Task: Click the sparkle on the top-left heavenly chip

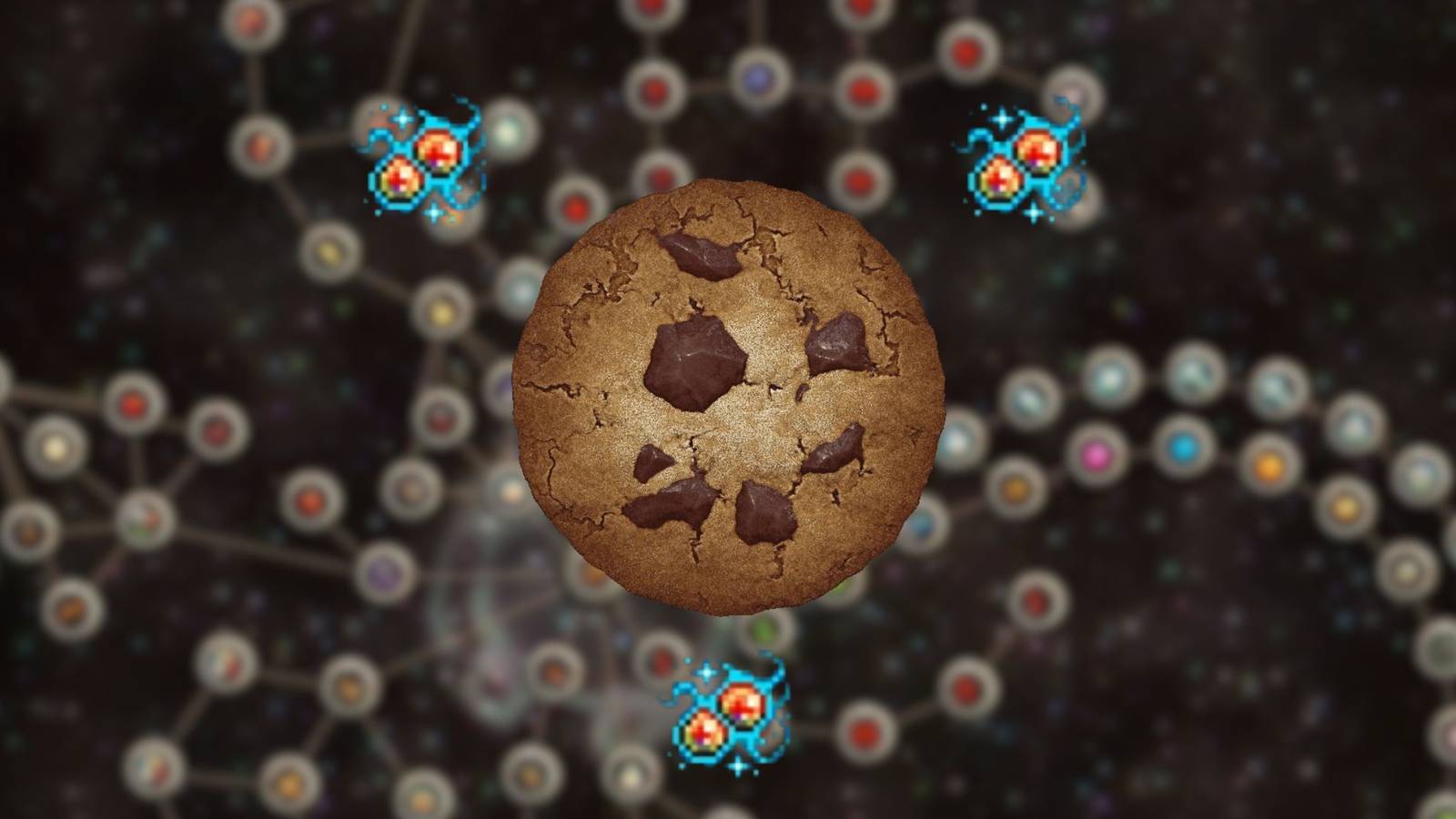Action: pyautogui.click(x=400, y=118)
